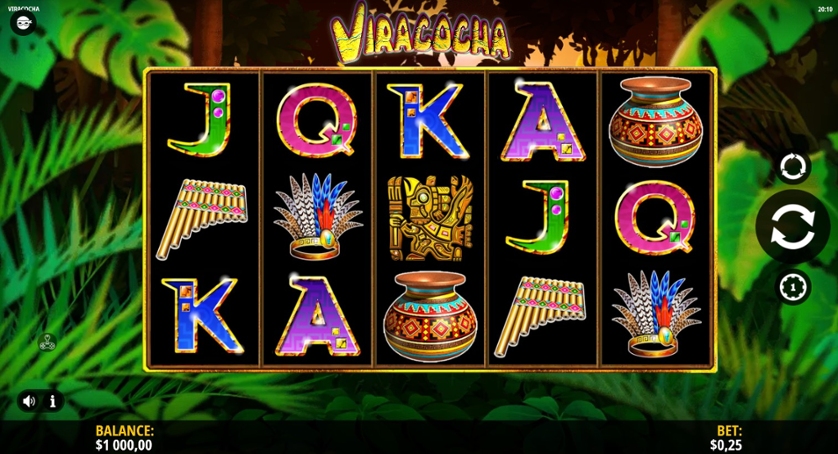Click the ninja mask icon in the corner
Viewport: 838px width, 454px height.
[22, 22]
